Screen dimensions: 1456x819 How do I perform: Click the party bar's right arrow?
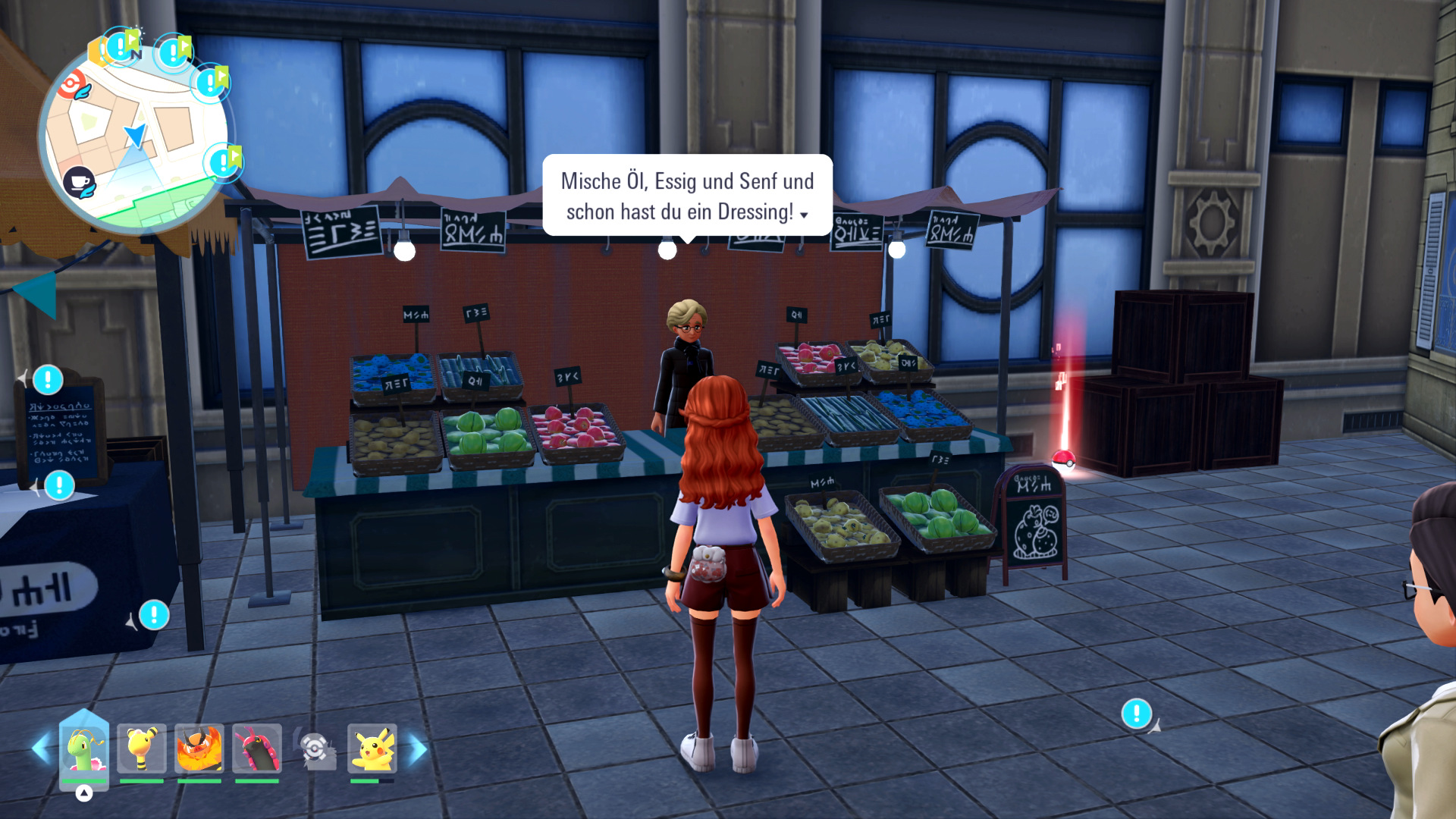click(418, 748)
